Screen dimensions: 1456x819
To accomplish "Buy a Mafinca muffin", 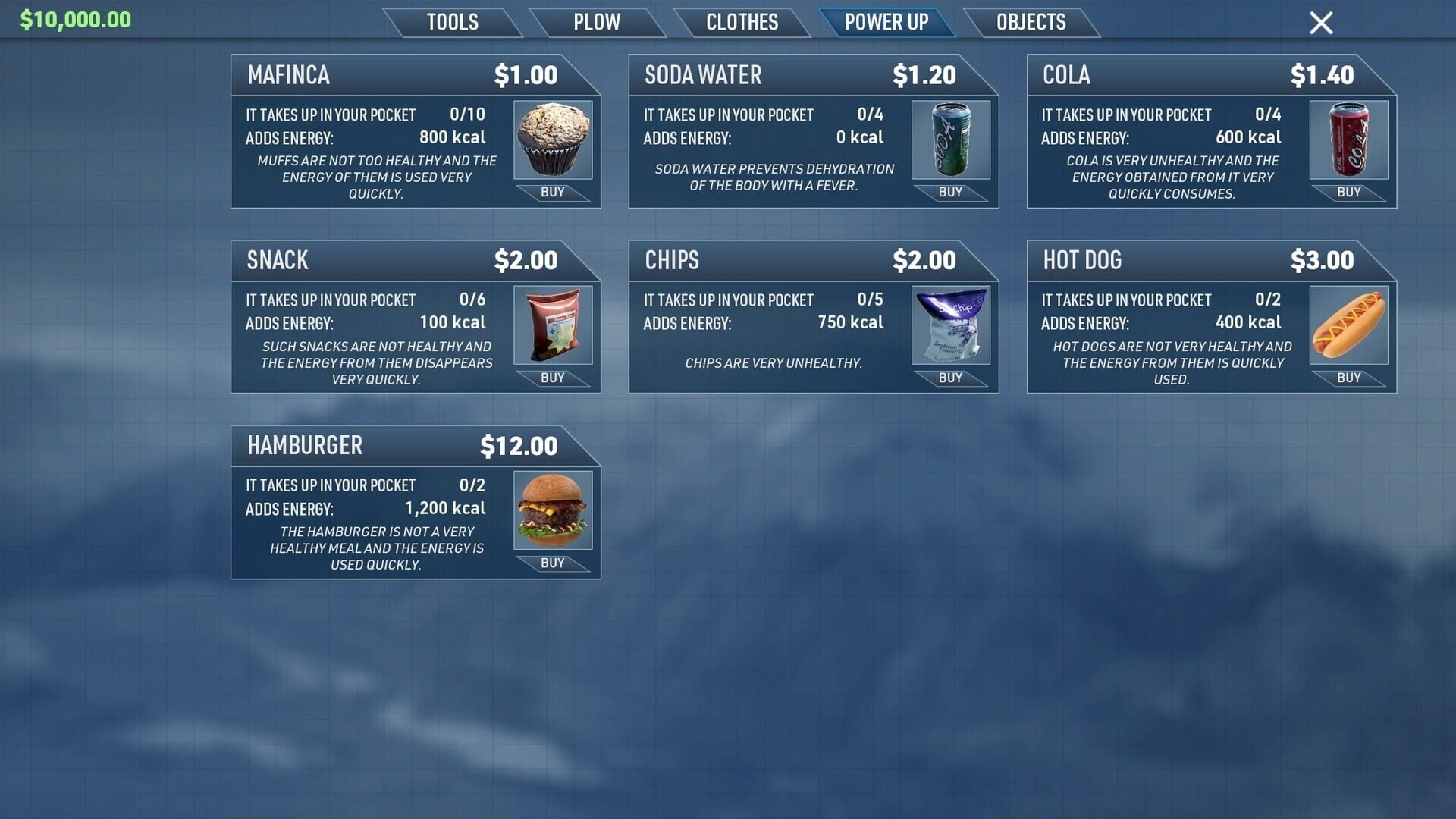I will 552,193.
